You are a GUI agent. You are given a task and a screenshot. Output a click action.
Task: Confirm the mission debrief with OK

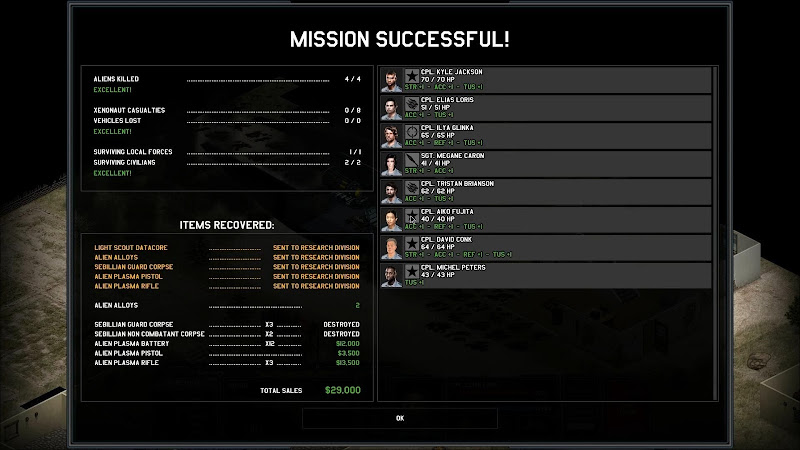pyautogui.click(x=400, y=418)
